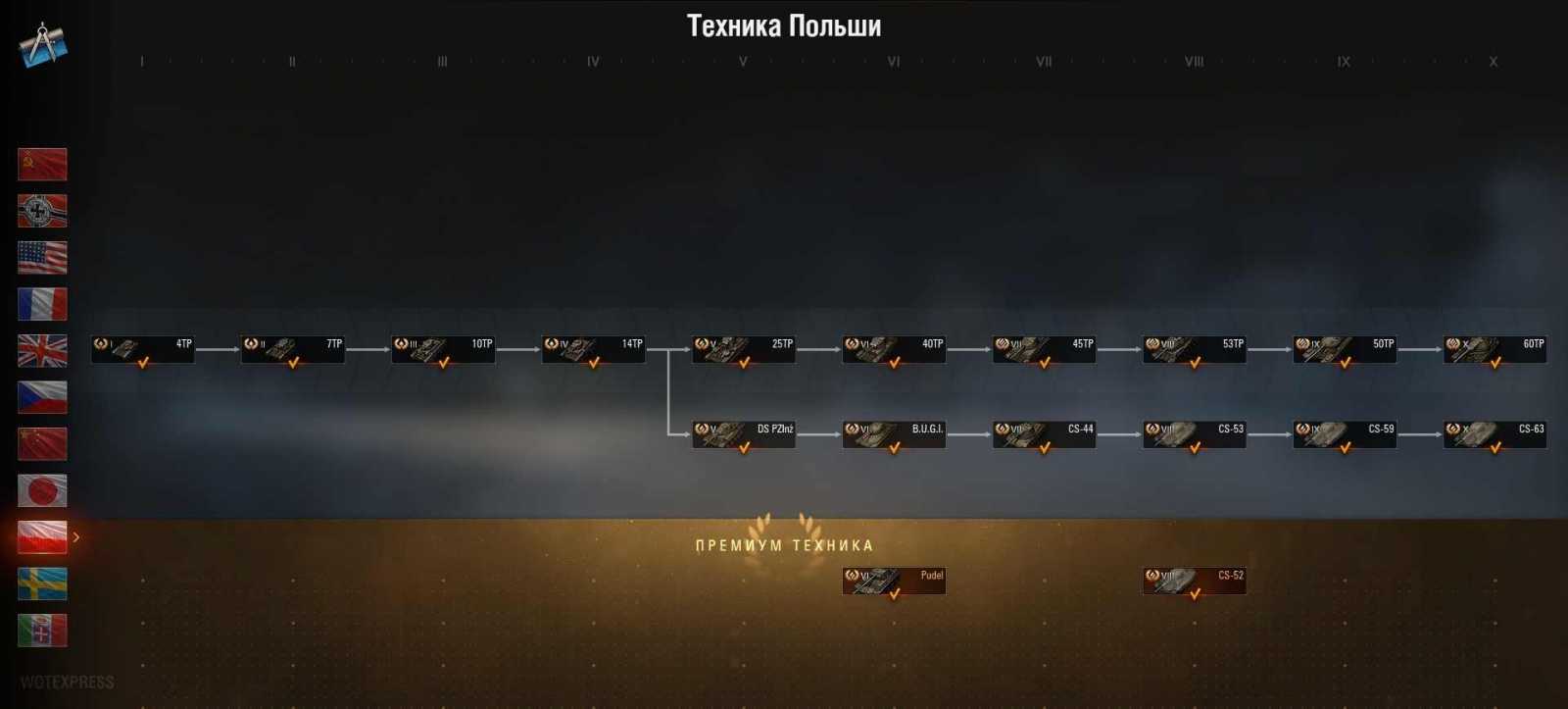Viewport: 1568px width, 709px height.
Task: Switch to the France tech tree
Action: pos(41,304)
